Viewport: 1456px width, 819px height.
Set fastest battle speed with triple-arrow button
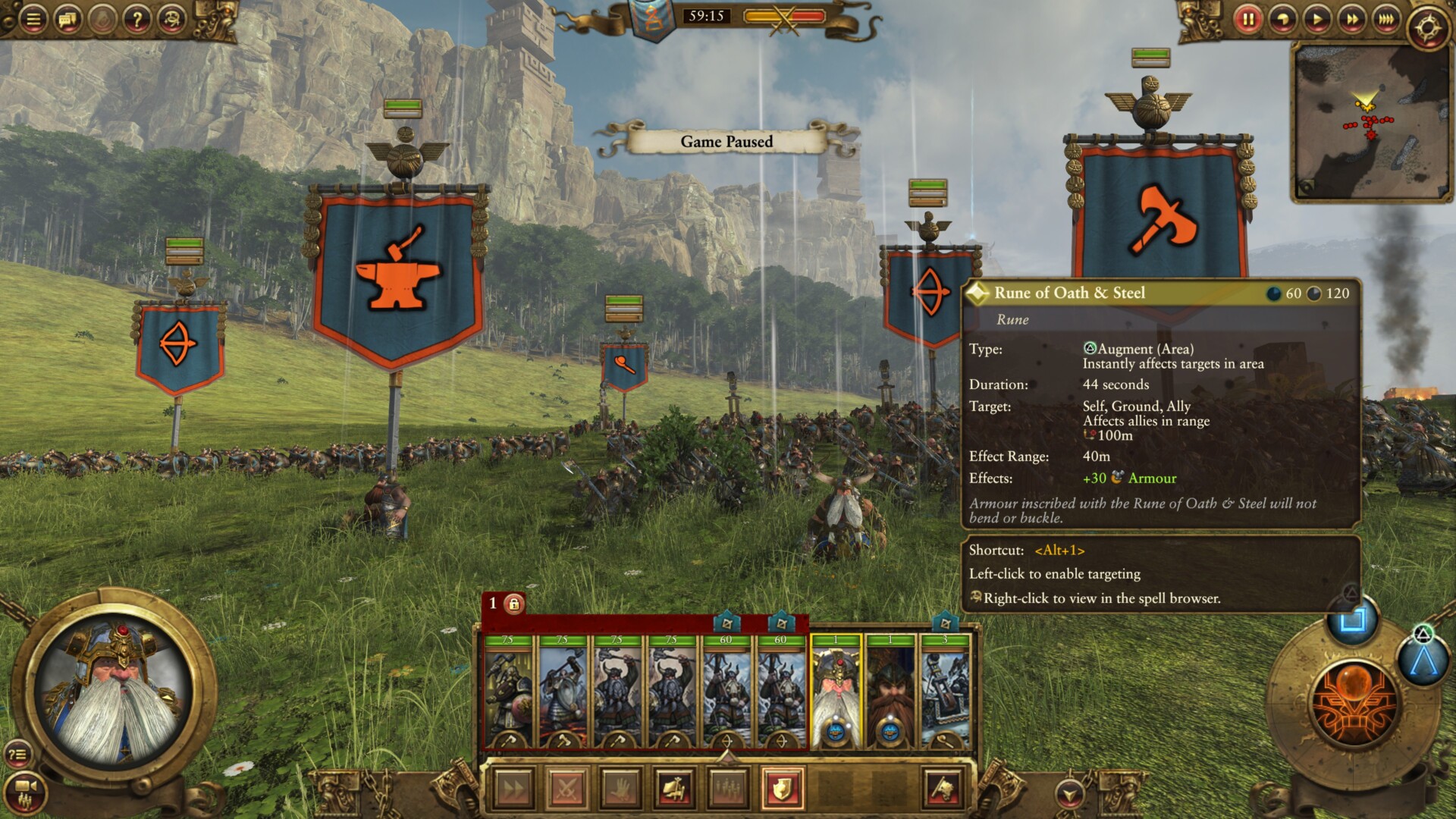[1386, 19]
